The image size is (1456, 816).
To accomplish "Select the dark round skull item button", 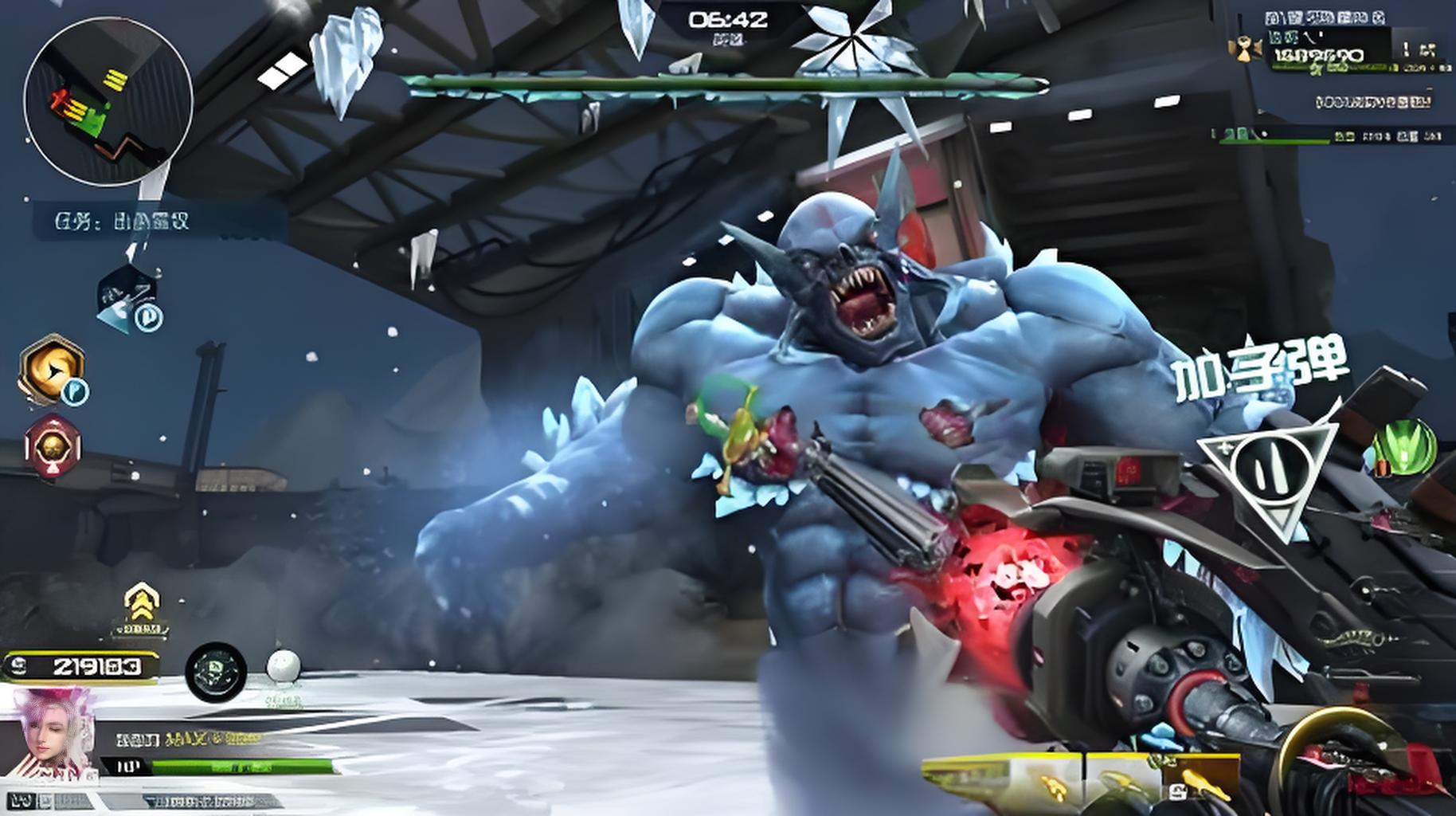I will (216, 673).
